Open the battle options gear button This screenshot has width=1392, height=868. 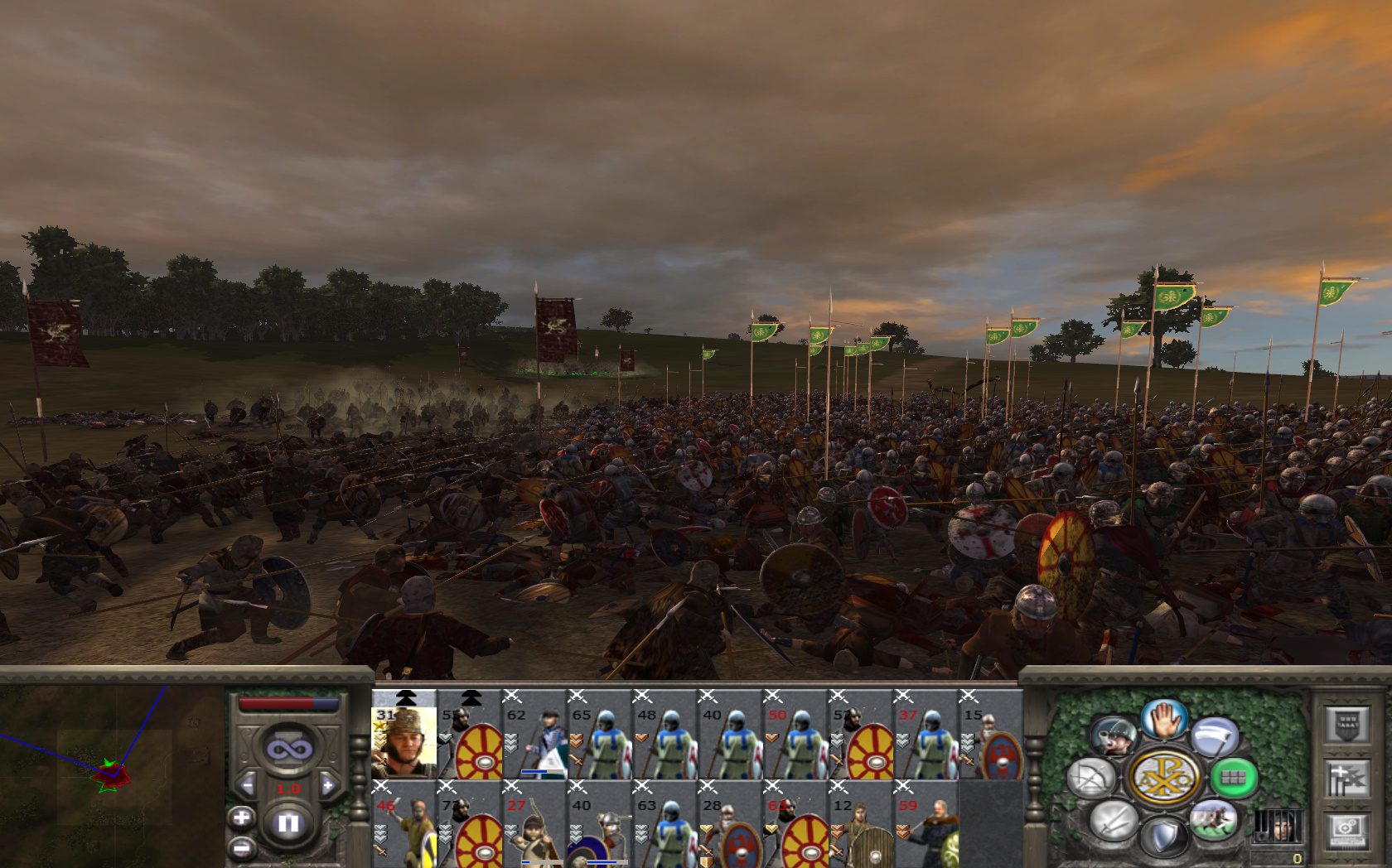[1346, 830]
